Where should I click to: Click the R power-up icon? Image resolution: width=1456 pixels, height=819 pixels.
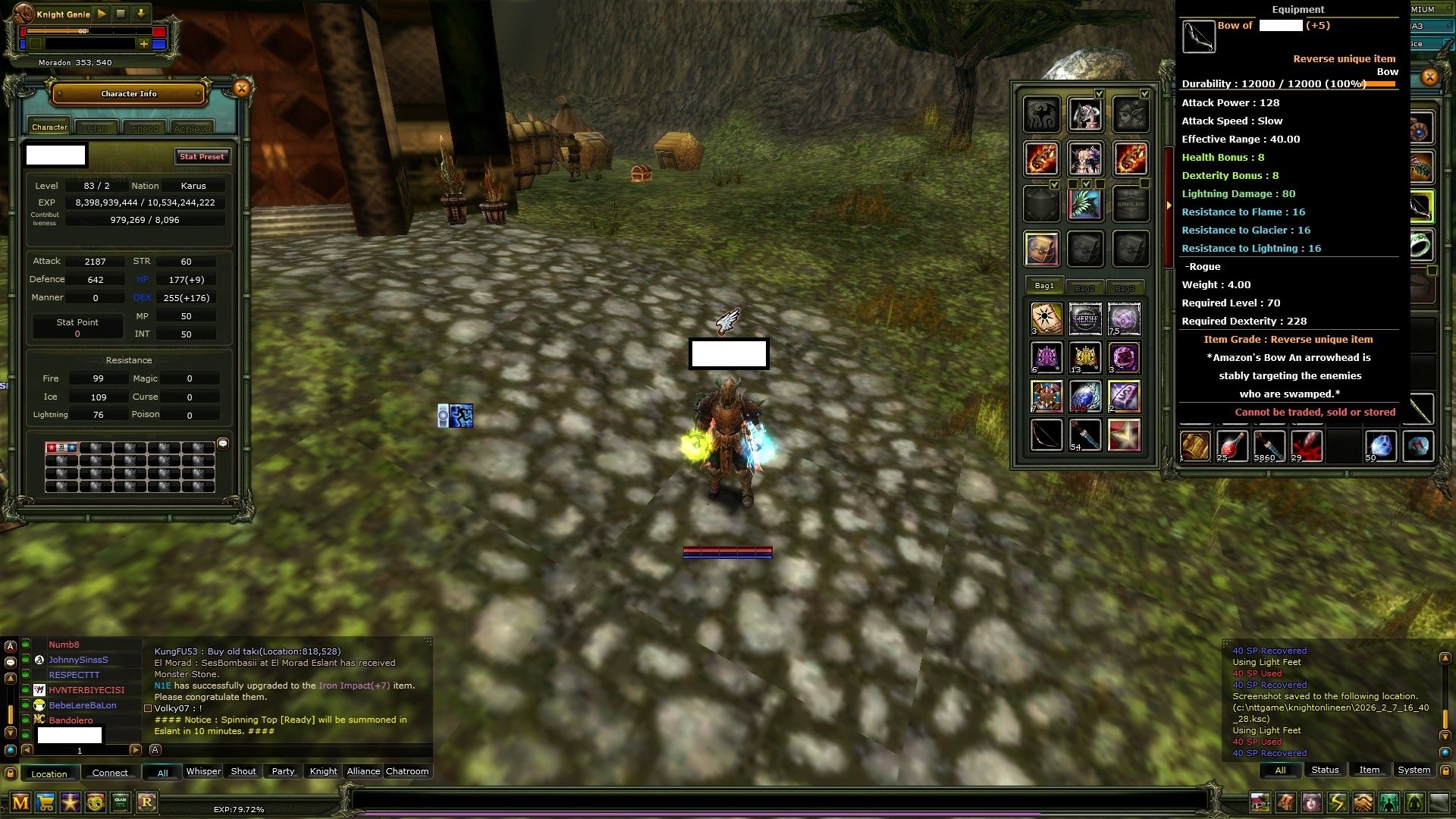pos(147,801)
